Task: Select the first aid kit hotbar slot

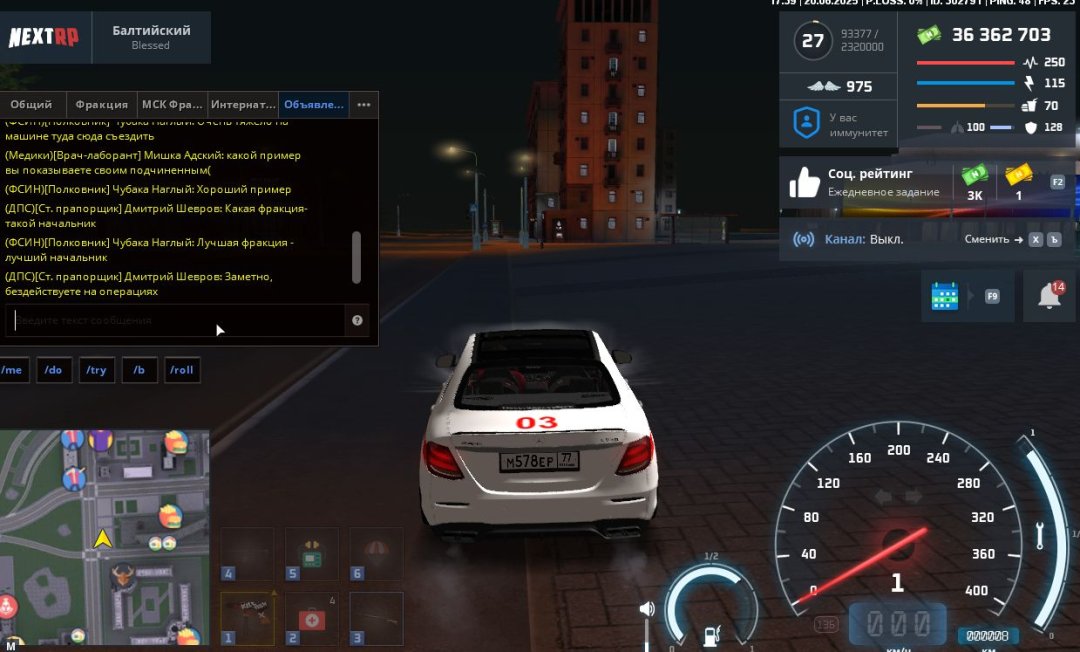Action: pyautogui.click(x=312, y=618)
